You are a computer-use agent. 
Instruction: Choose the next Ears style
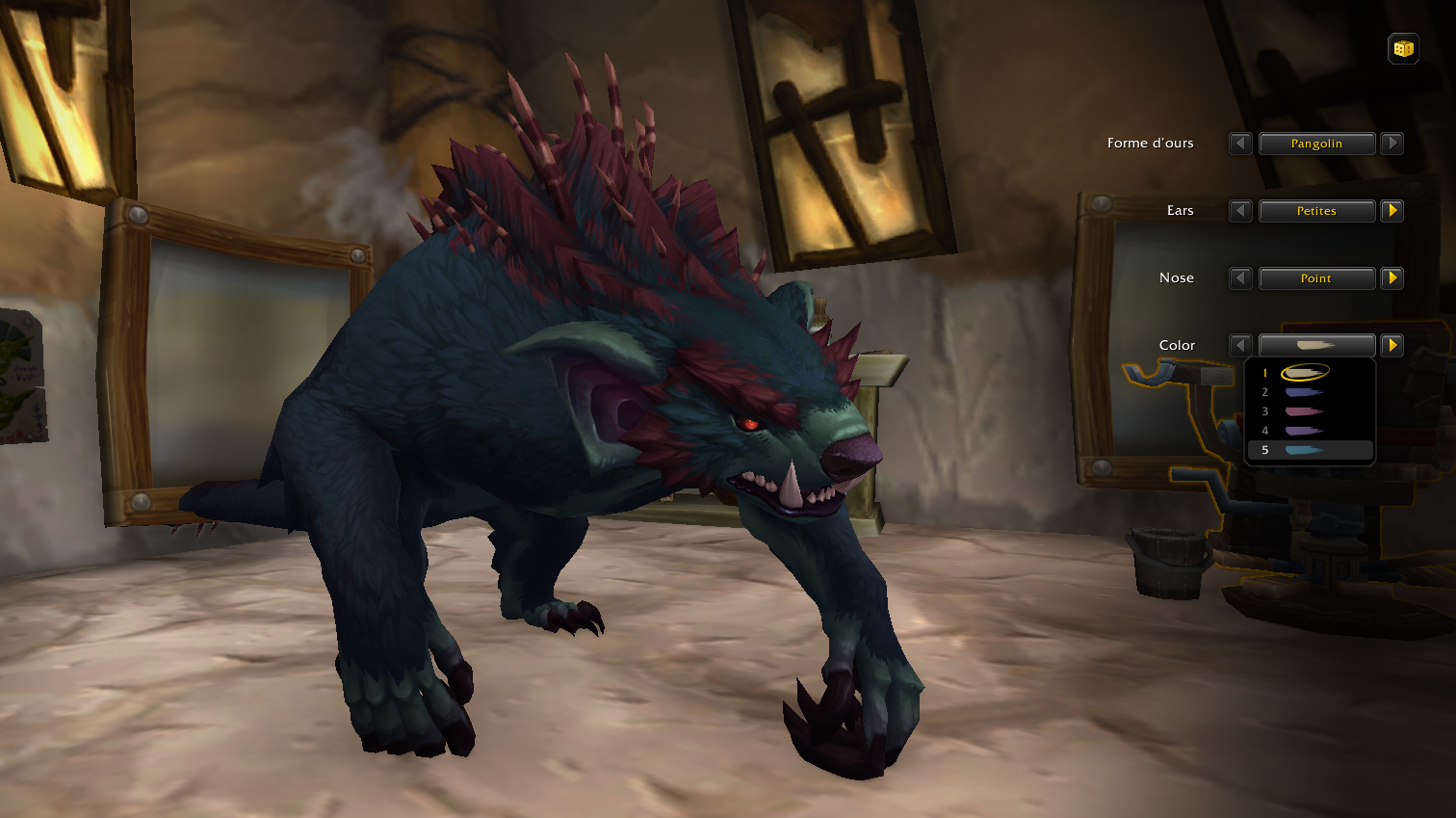[1391, 211]
